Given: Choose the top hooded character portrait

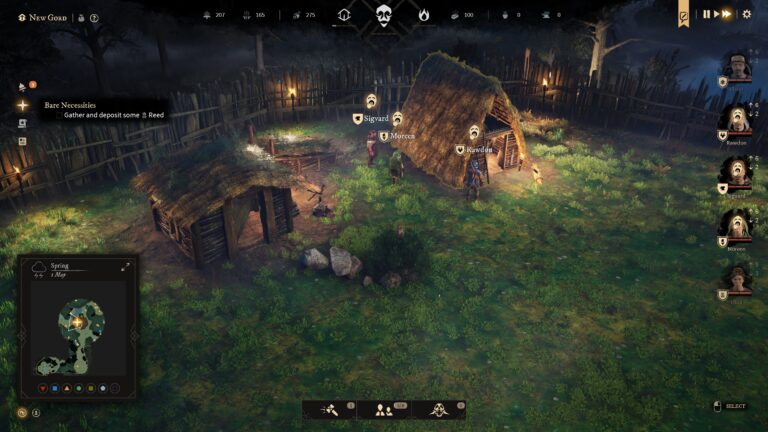Looking at the screenshot, I should (x=738, y=69).
